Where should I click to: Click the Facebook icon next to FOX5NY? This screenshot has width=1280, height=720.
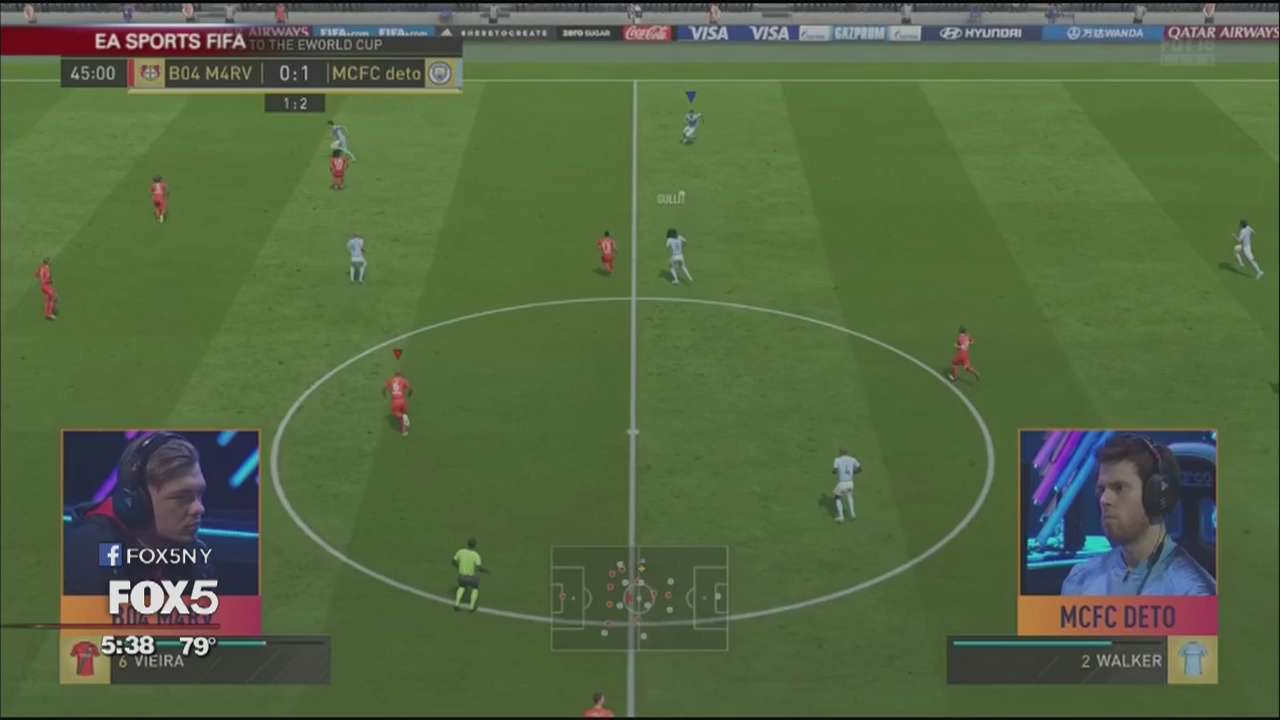pos(110,555)
